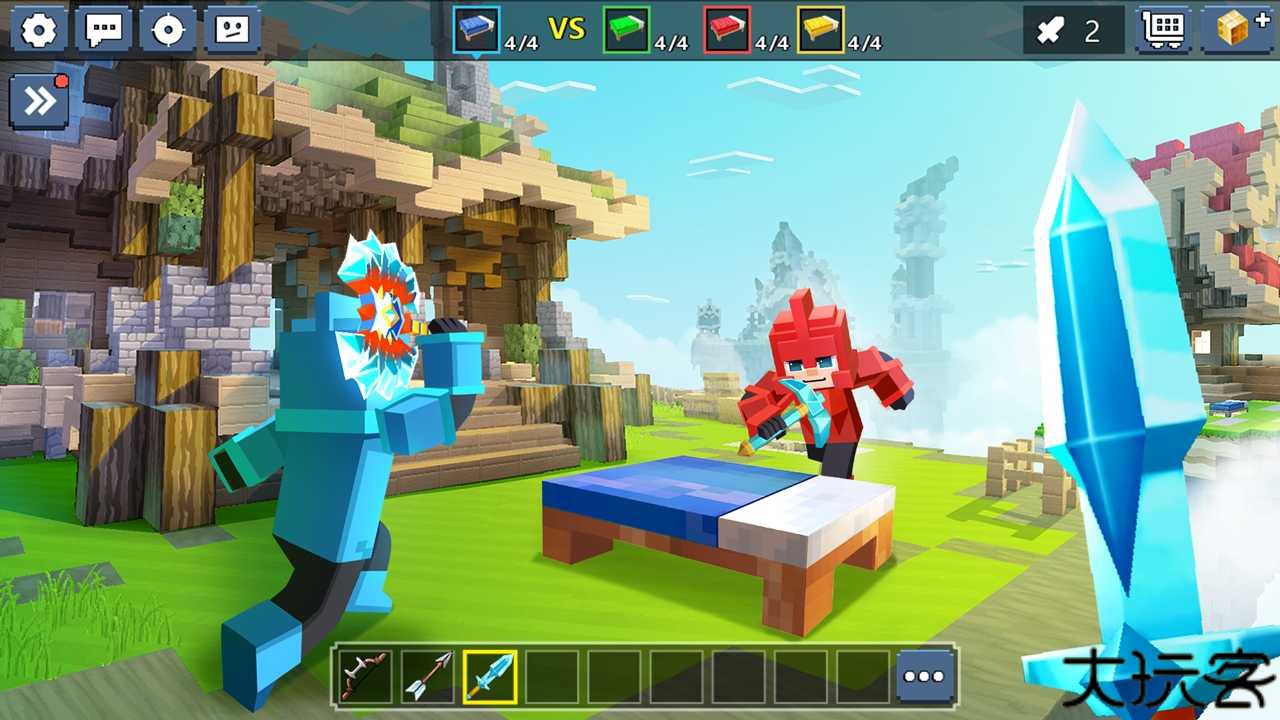The height and width of the screenshot is (720, 1280).
Task: Open the chat speech bubble button
Action: tap(104, 30)
